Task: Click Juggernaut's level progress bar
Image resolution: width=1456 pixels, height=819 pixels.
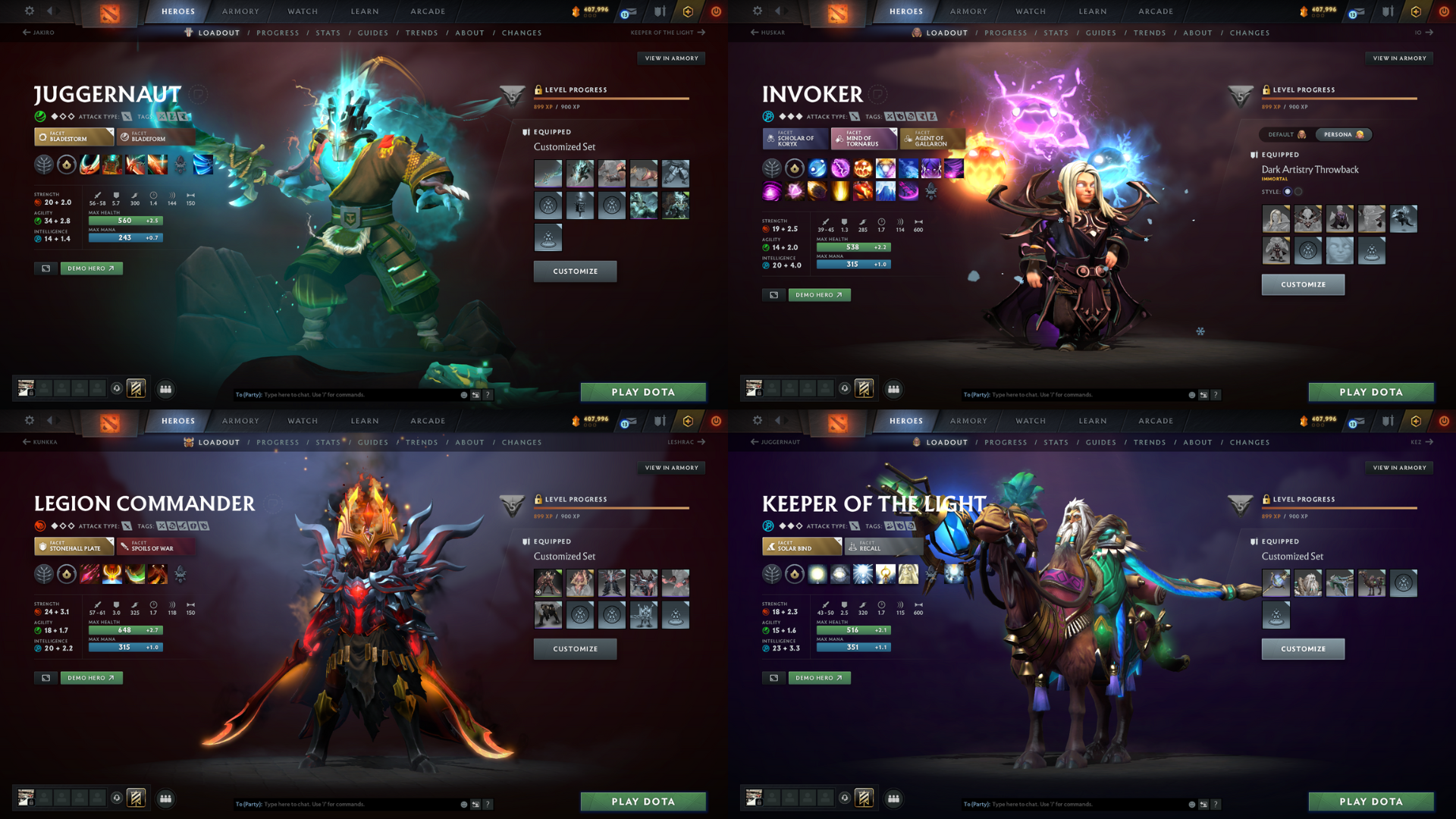Action: click(x=613, y=98)
